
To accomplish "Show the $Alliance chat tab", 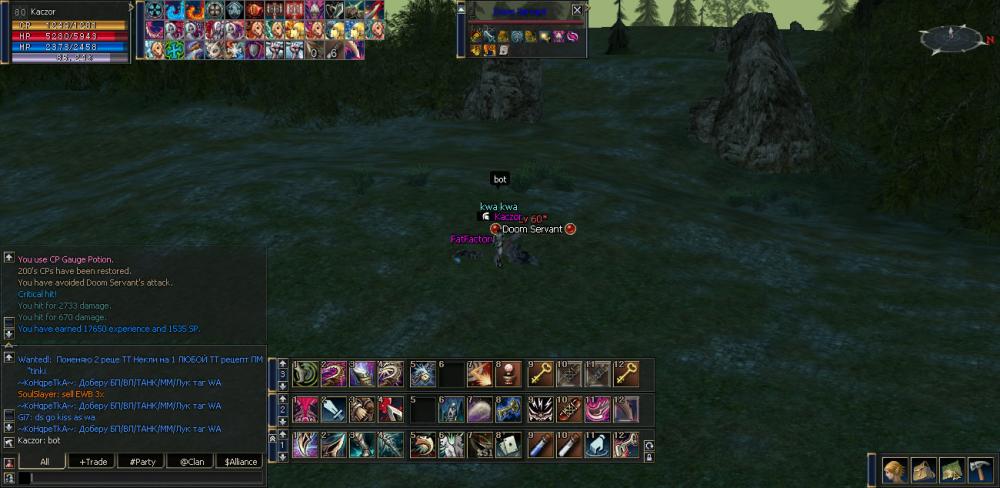I will tap(240, 461).
